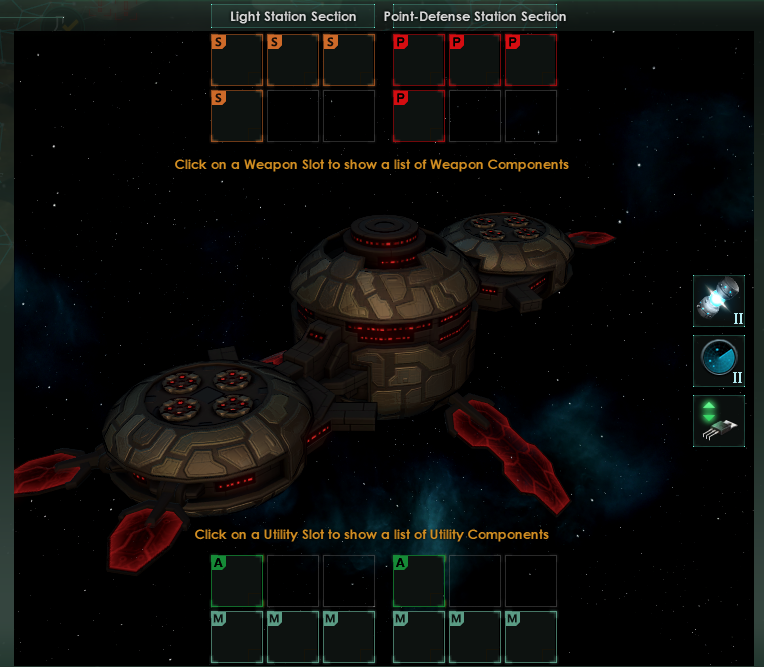Image resolution: width=764 pixels, height=667 pixels.
Task: Open the Point-Defense Station Section selector
Action: pos(474,16)
